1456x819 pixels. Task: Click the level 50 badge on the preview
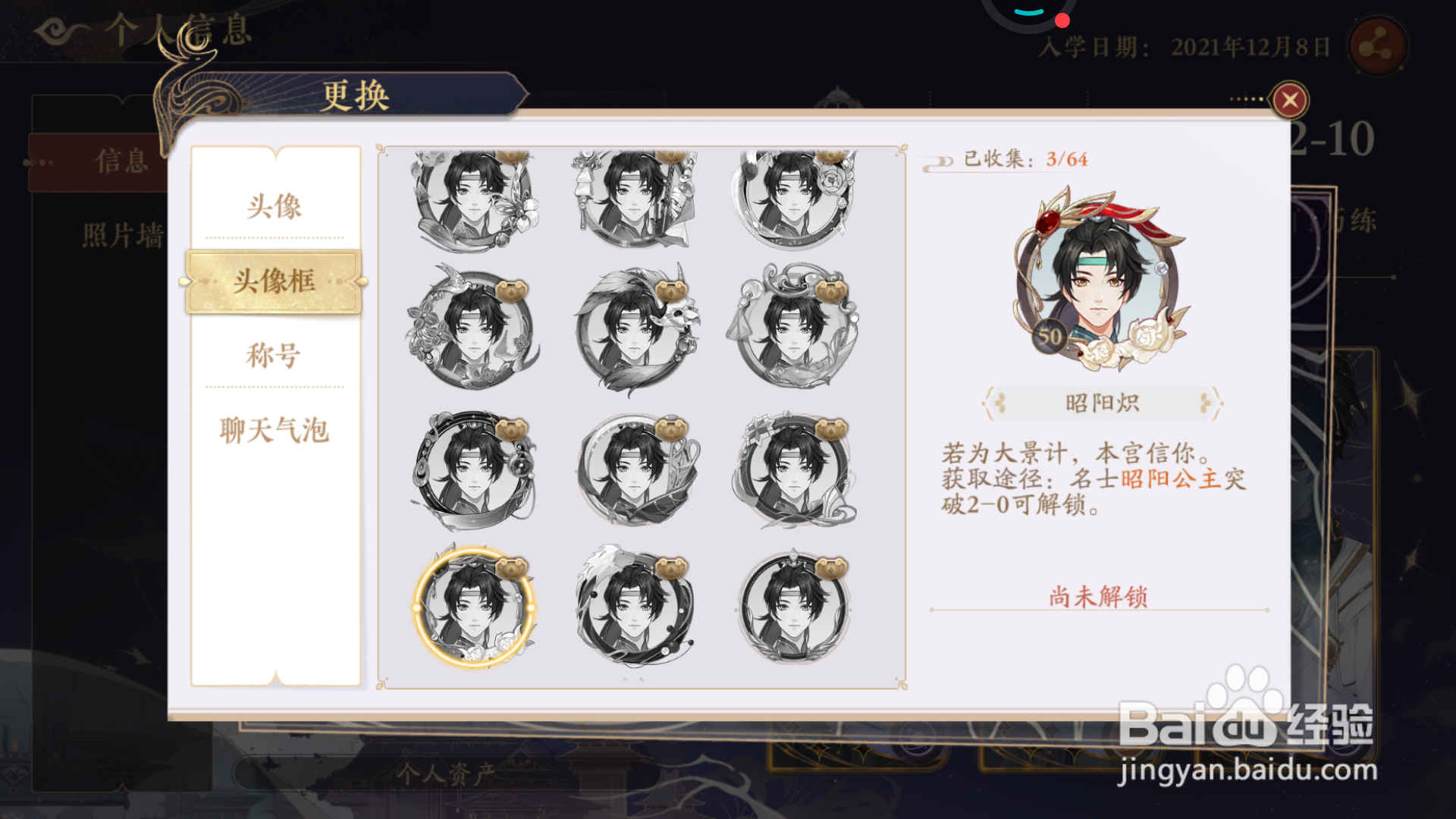coord(1049,337)
